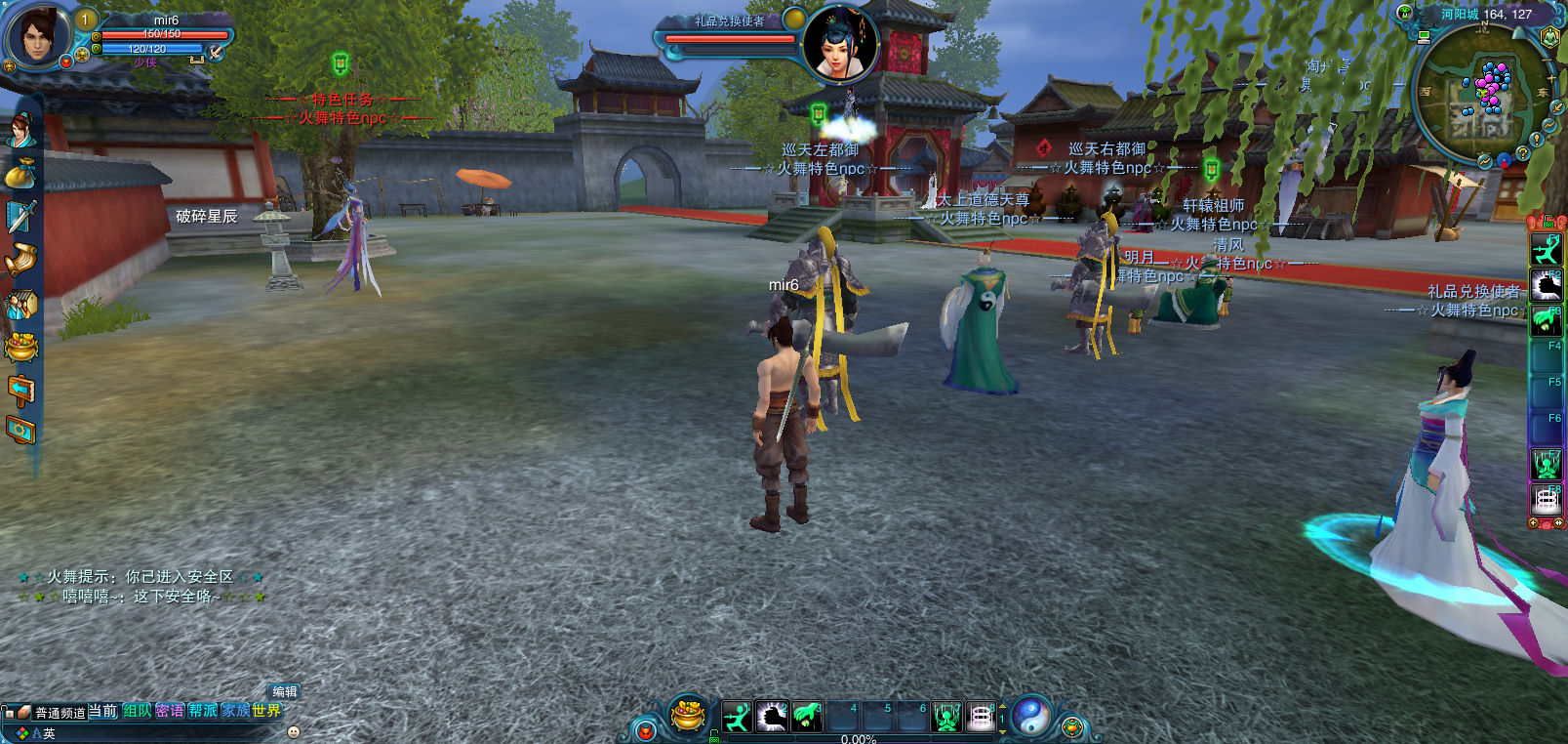Open the bag with the gold pouch icon

(21, 175)
